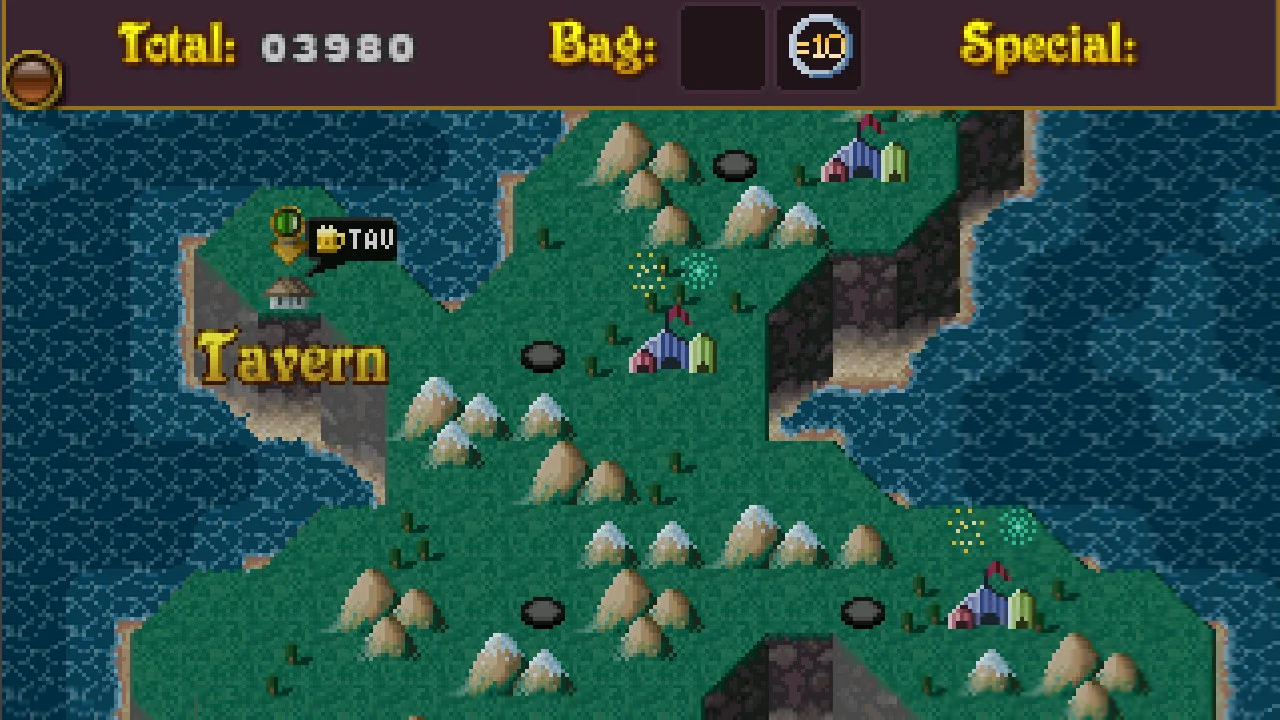Click the dark pit near the top village
This screenshot has width=1280, height=720.
point(735,163)
